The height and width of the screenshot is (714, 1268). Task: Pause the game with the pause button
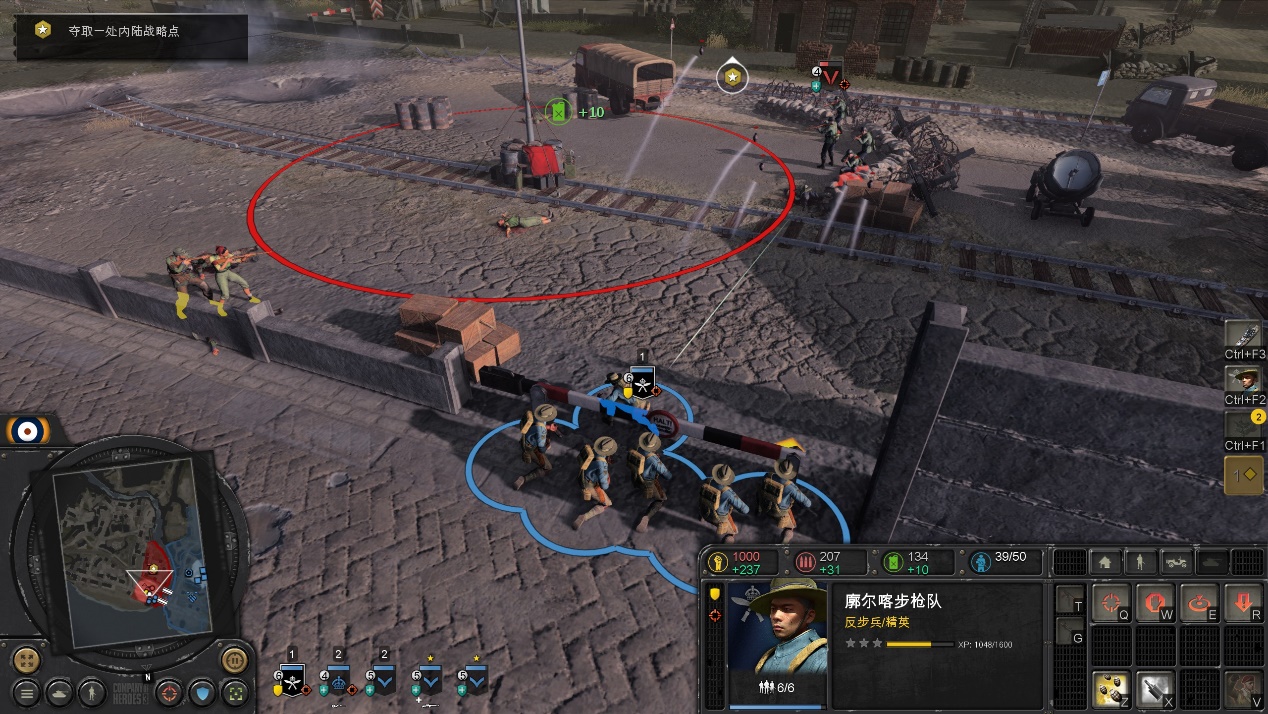[x=234, y=660]
